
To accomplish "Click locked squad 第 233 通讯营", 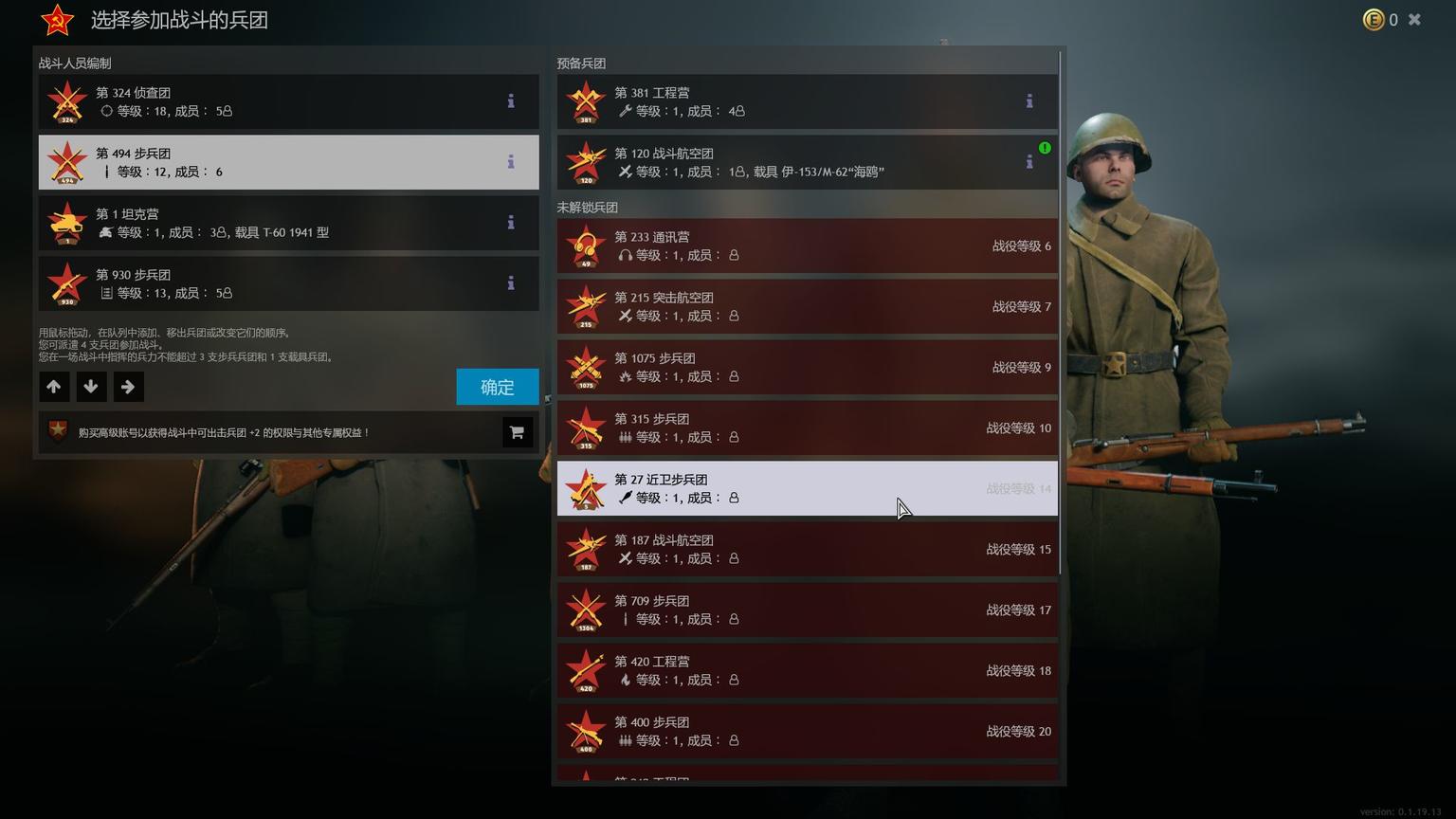I will click(x=806, y=246).
